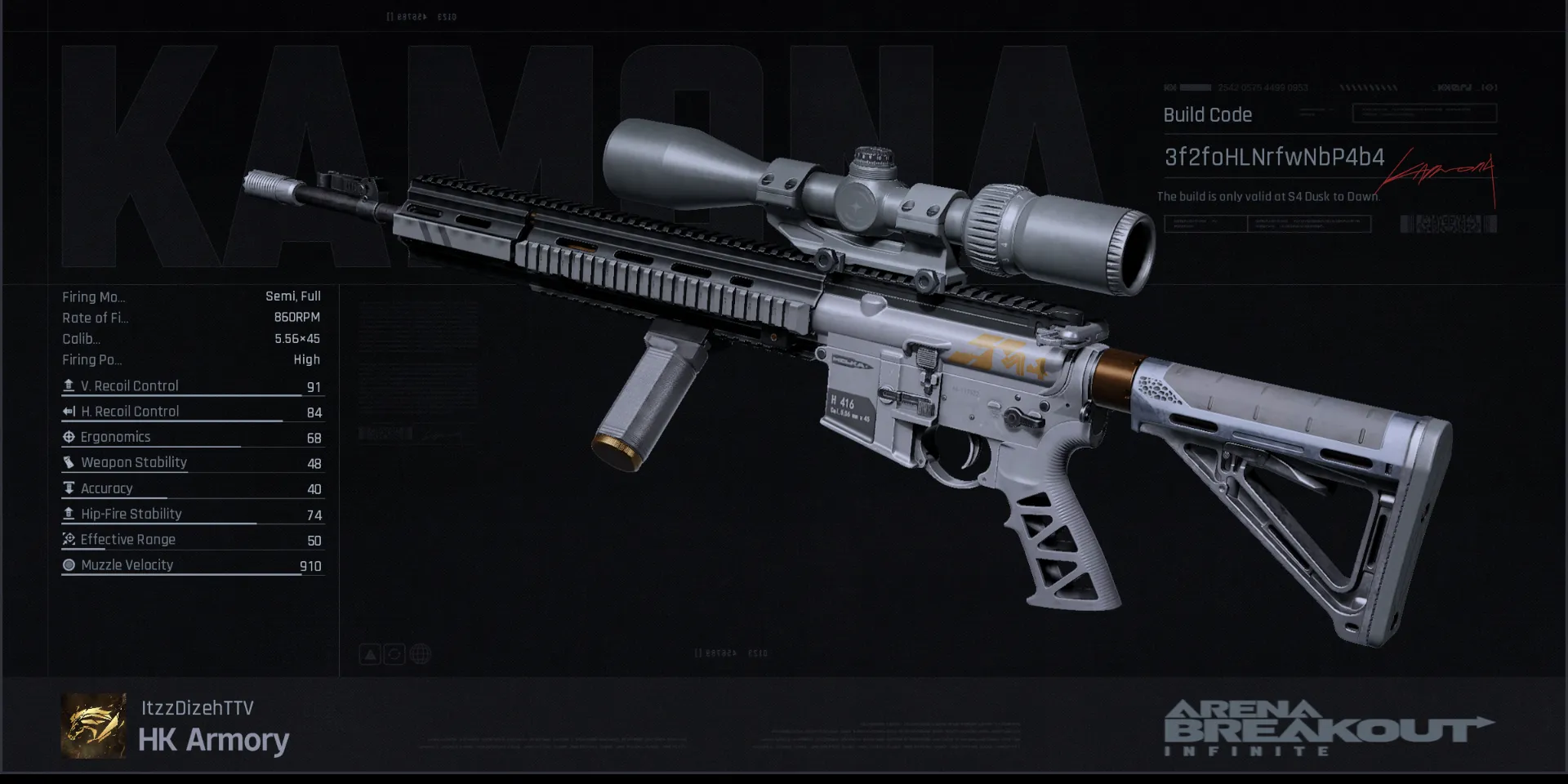This screenshot has height=784, width=1568.
Task: Click the globe icon under the weapon
Action: pos(421,654)
